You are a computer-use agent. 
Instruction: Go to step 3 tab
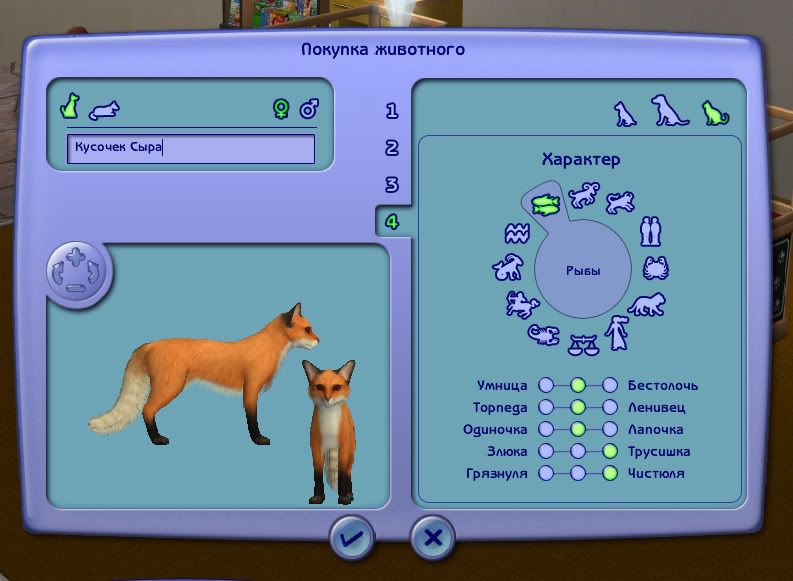coord(392,185)
